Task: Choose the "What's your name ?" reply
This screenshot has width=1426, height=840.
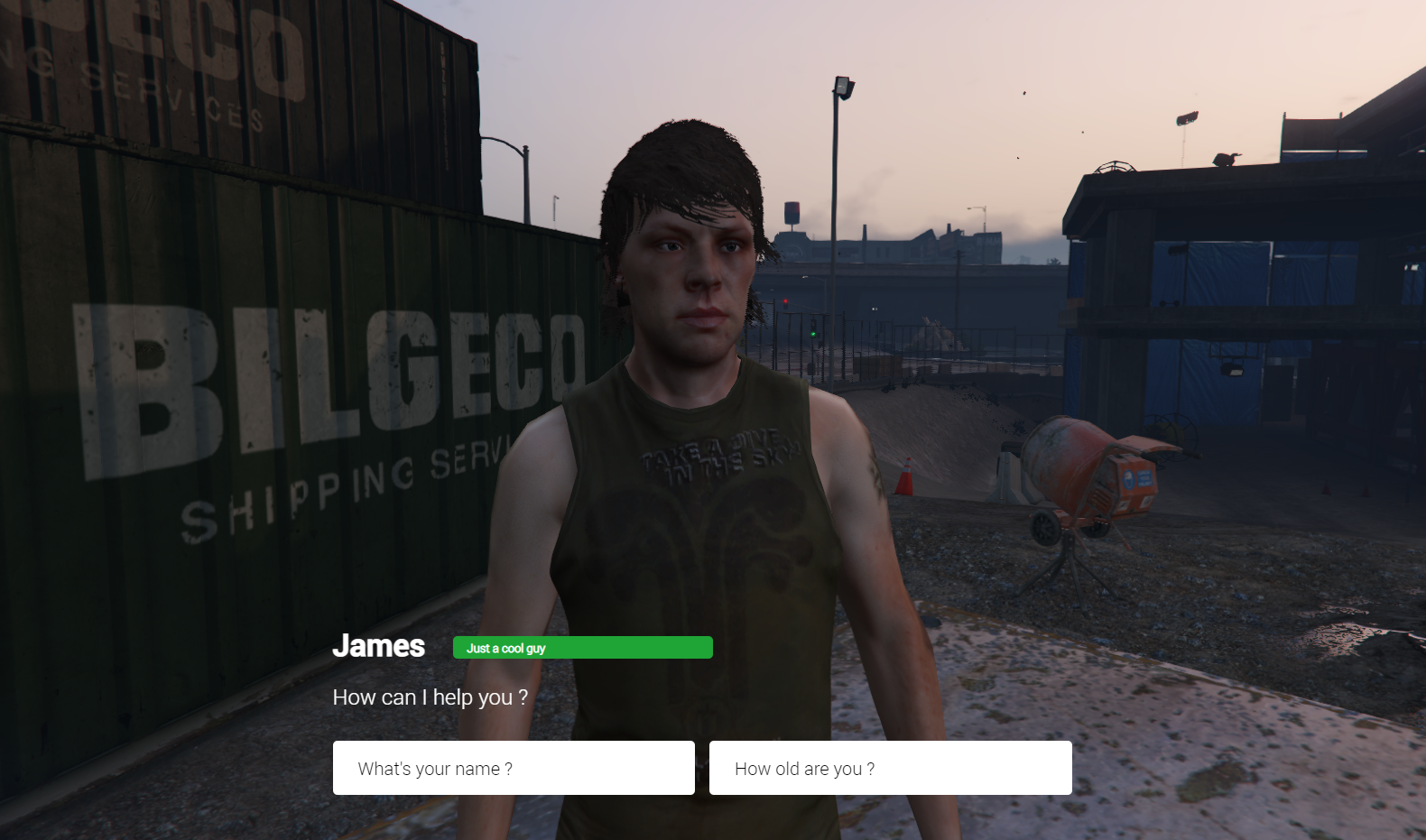Action: [x=514, y=768]
